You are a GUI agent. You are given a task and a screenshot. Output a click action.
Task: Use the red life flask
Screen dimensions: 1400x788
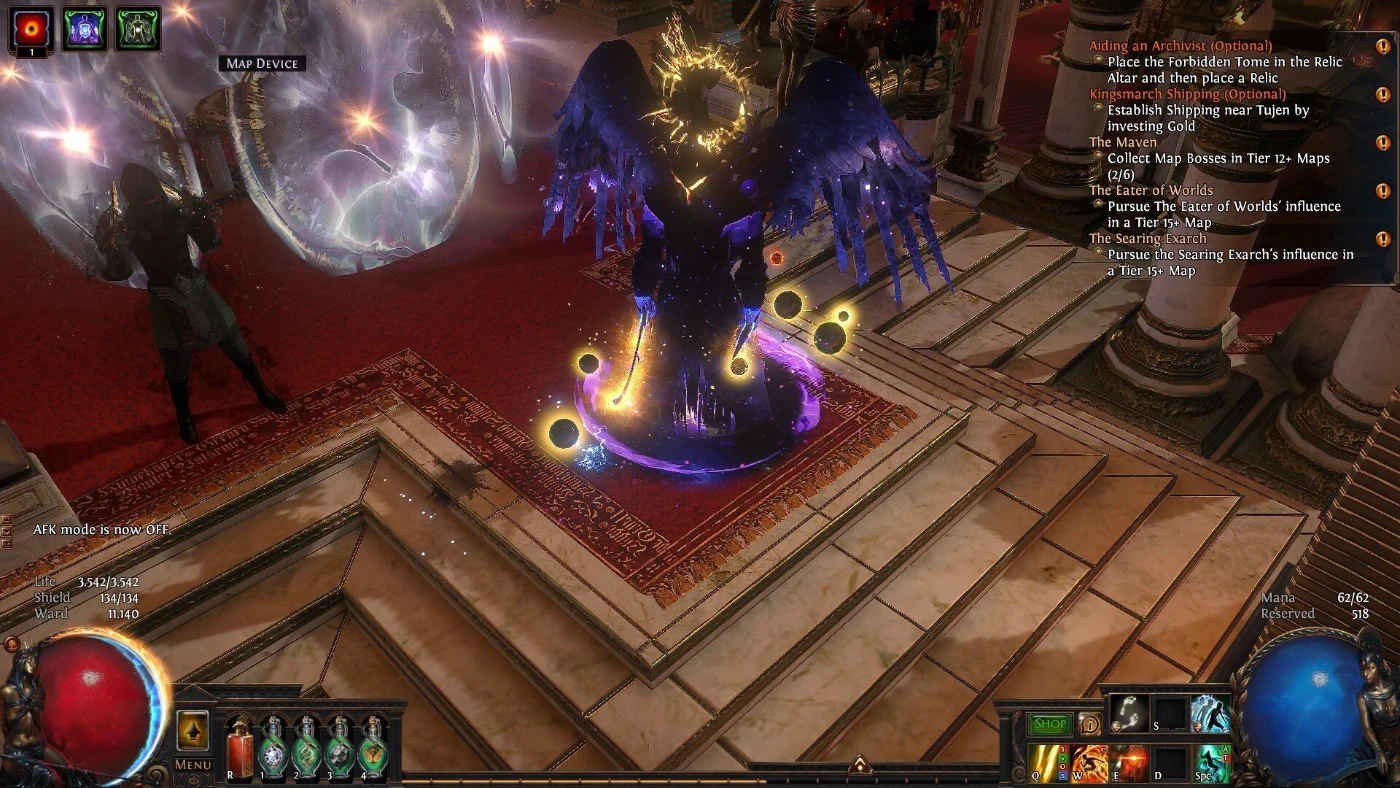click(x=241, y=748)
